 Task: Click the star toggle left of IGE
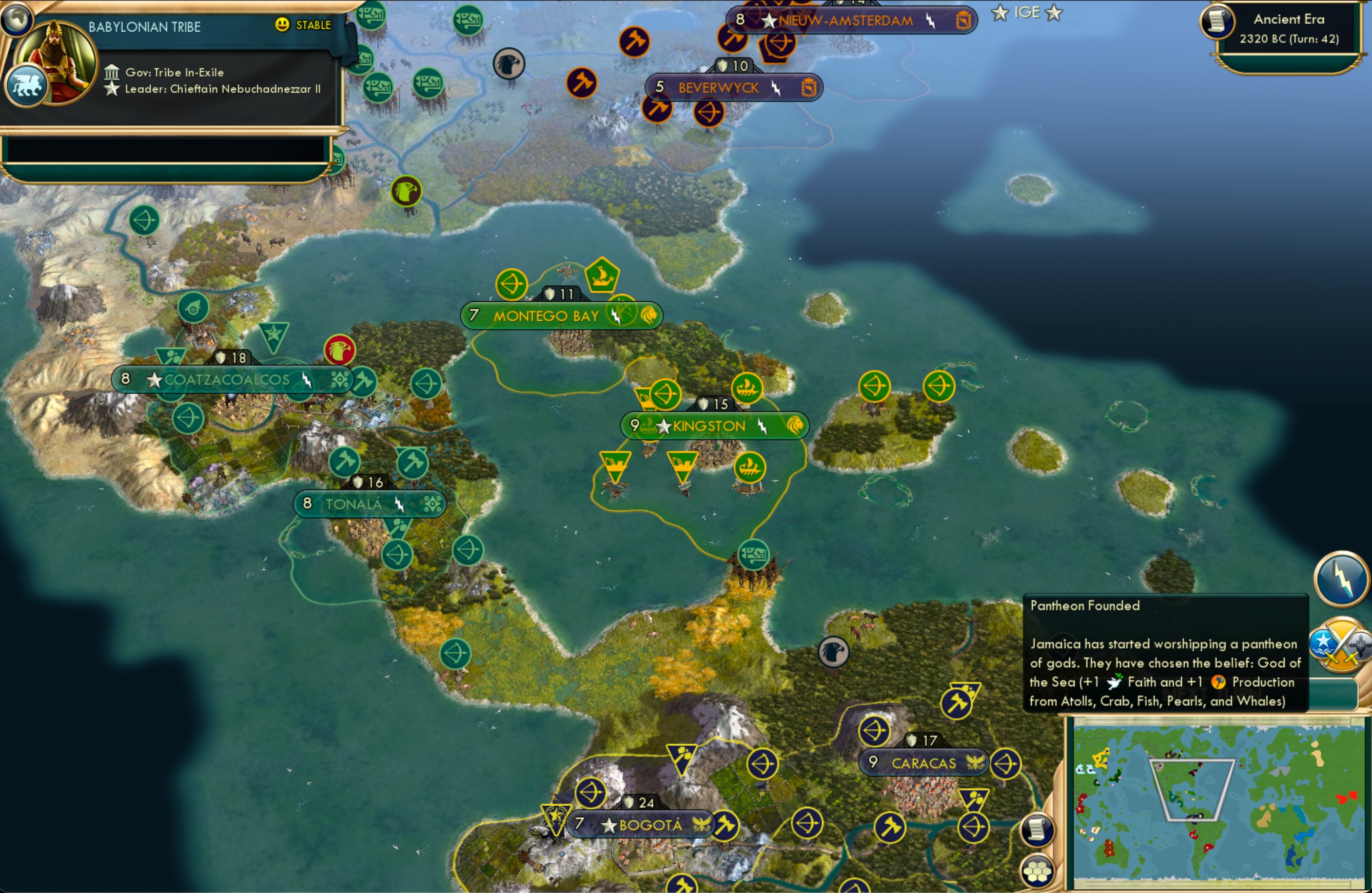pyautogui.click(x=999, y=13)
